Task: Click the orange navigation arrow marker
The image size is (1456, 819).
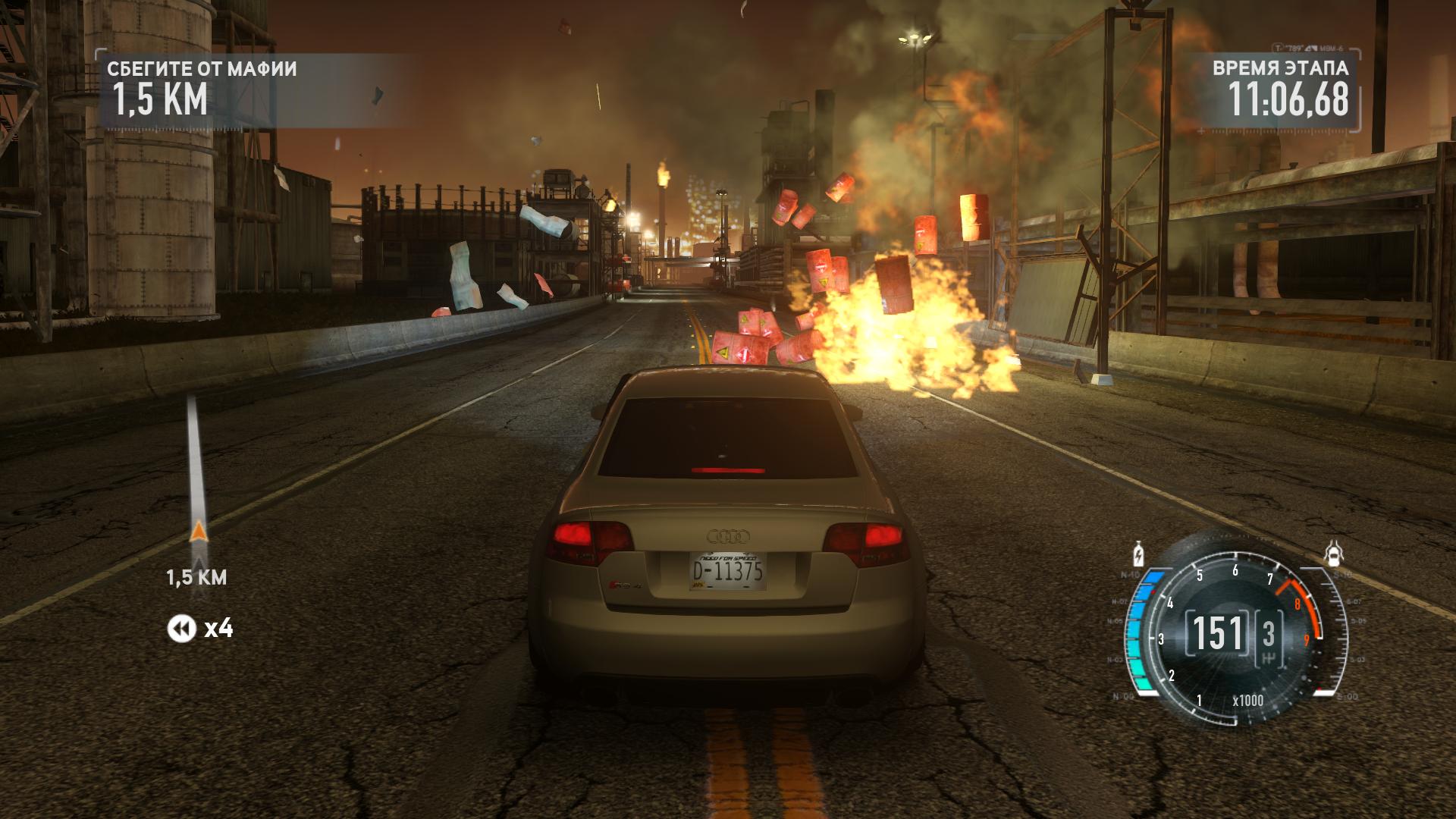Action: click(x=198, y=531)
